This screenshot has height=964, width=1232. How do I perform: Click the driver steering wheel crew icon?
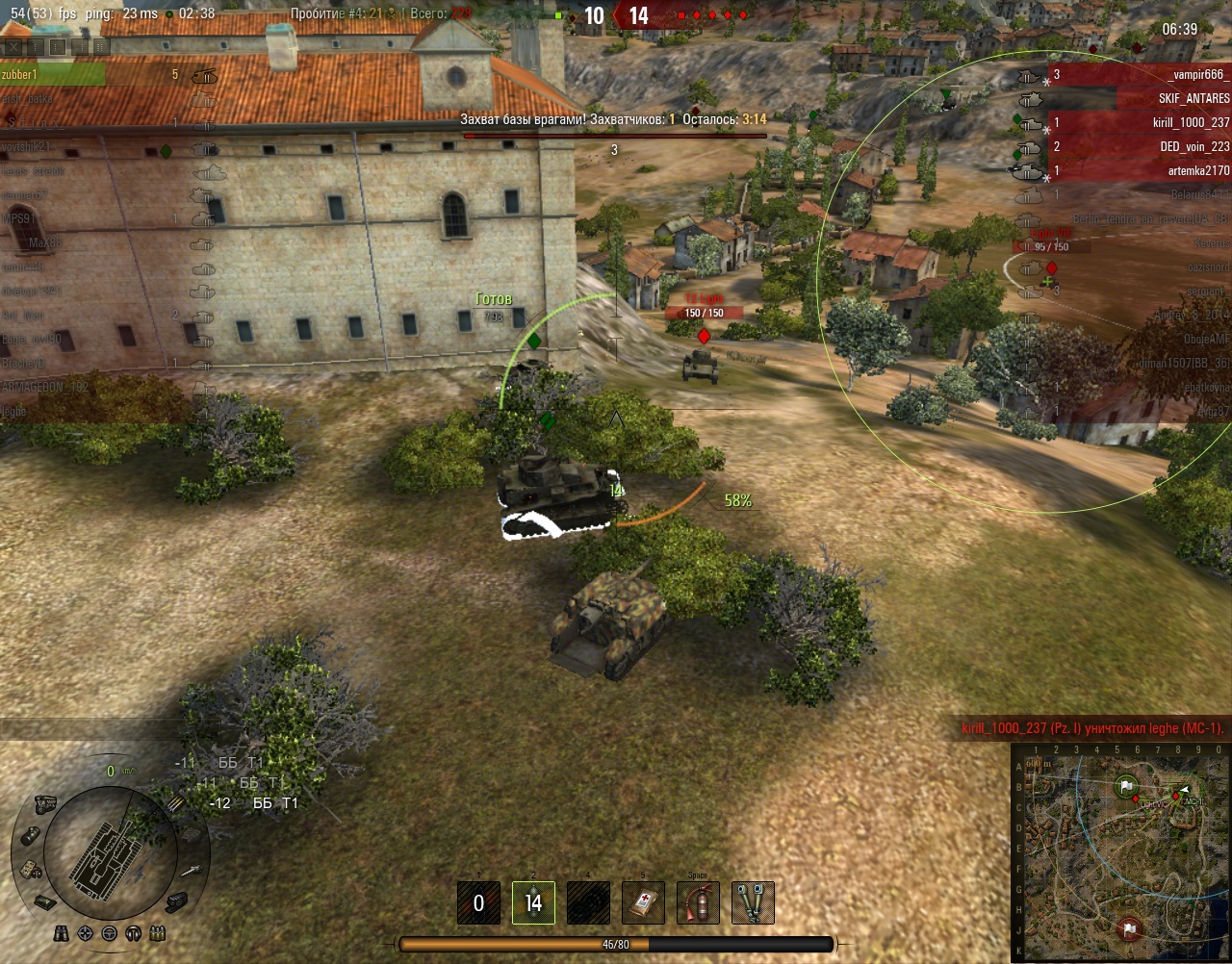(109, 933)
